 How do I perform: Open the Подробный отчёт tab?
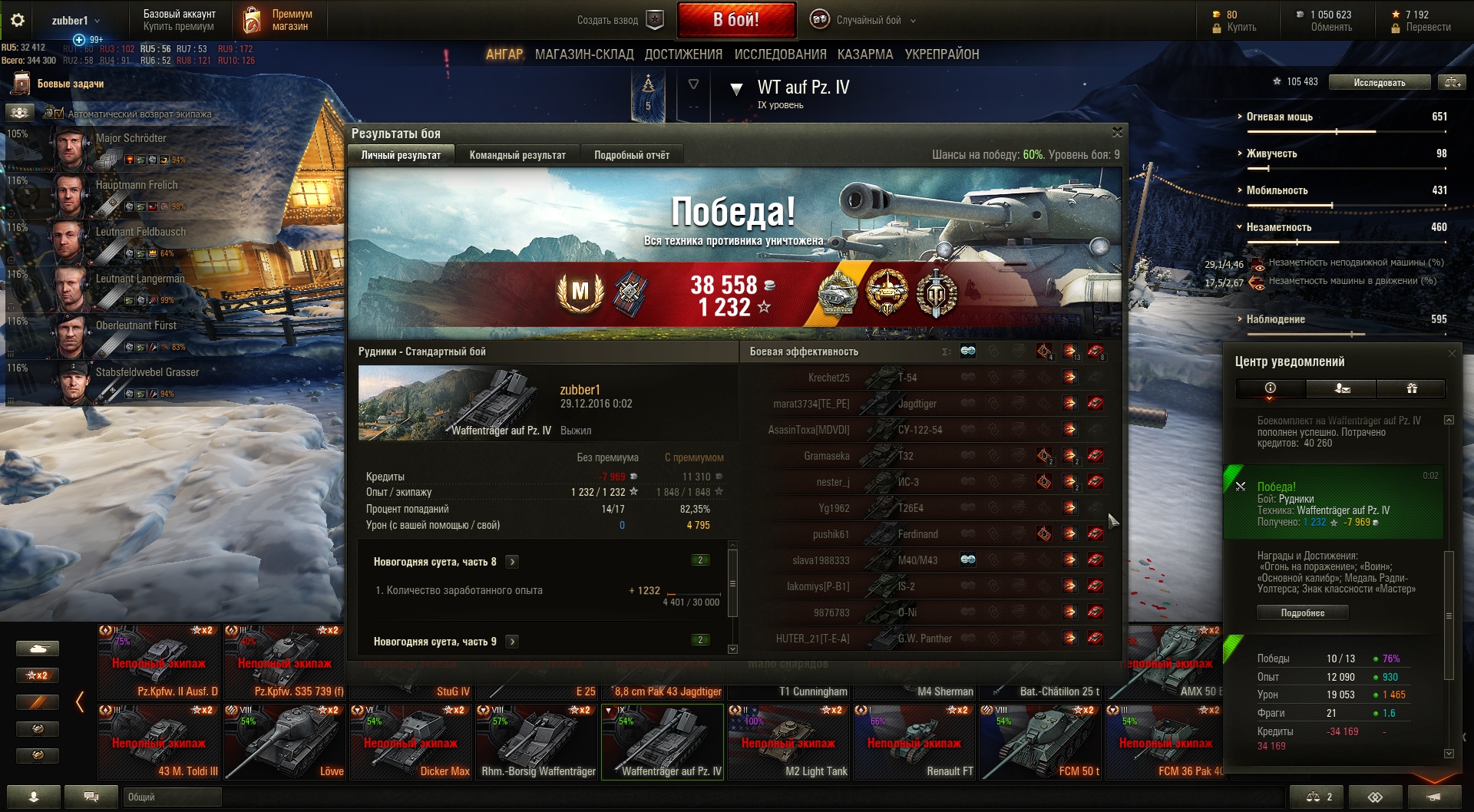coord(631,155)
